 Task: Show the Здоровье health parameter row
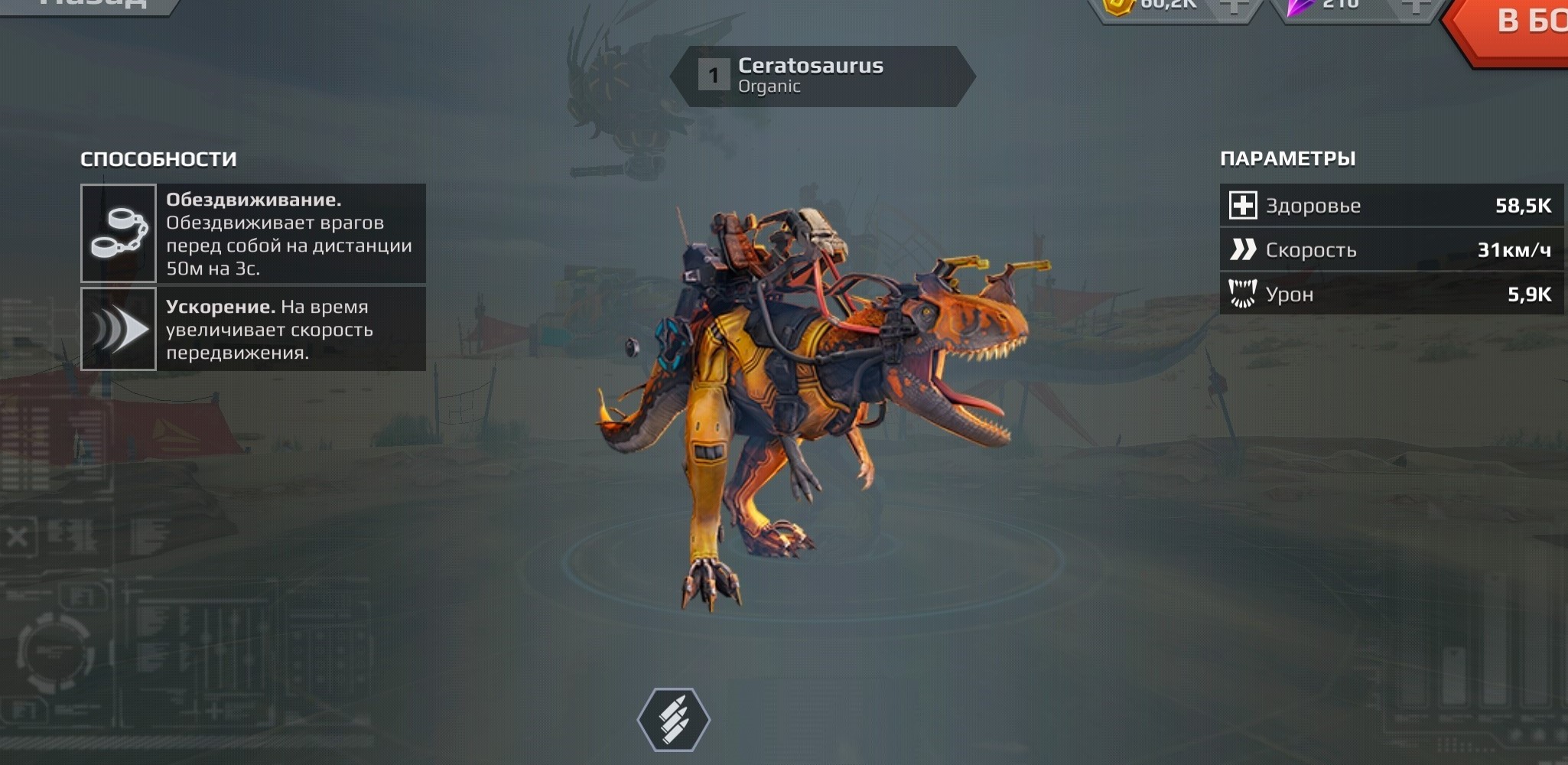(1391, 205)
